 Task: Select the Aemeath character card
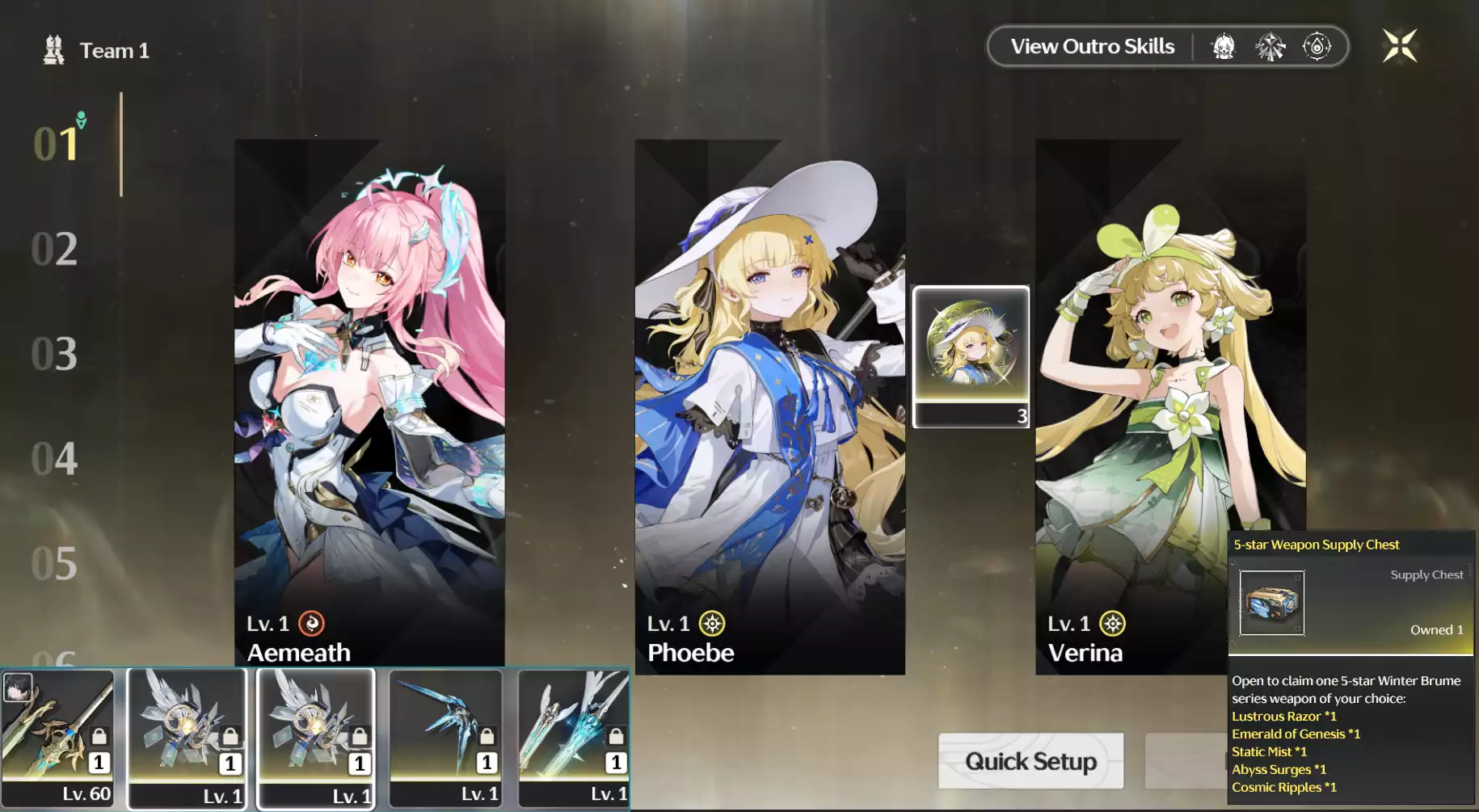(369, 404)
